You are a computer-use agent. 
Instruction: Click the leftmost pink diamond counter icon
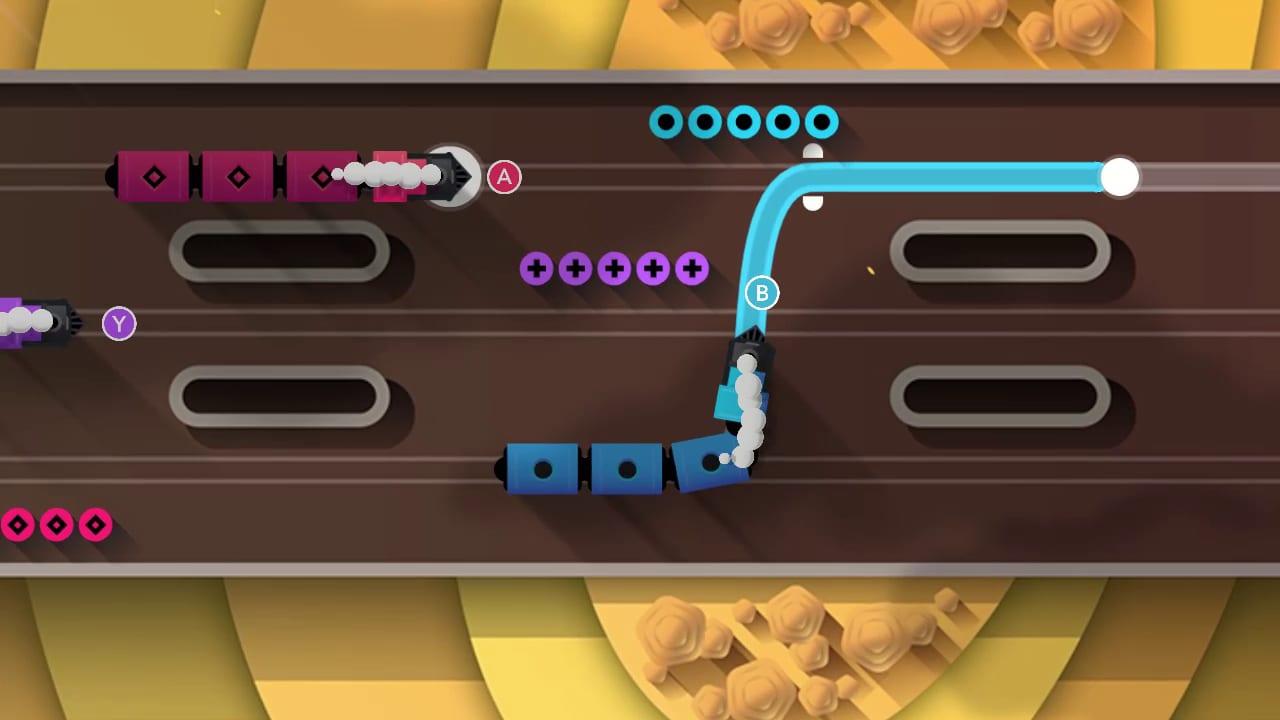pyautogui.click(x=17, y=525)
